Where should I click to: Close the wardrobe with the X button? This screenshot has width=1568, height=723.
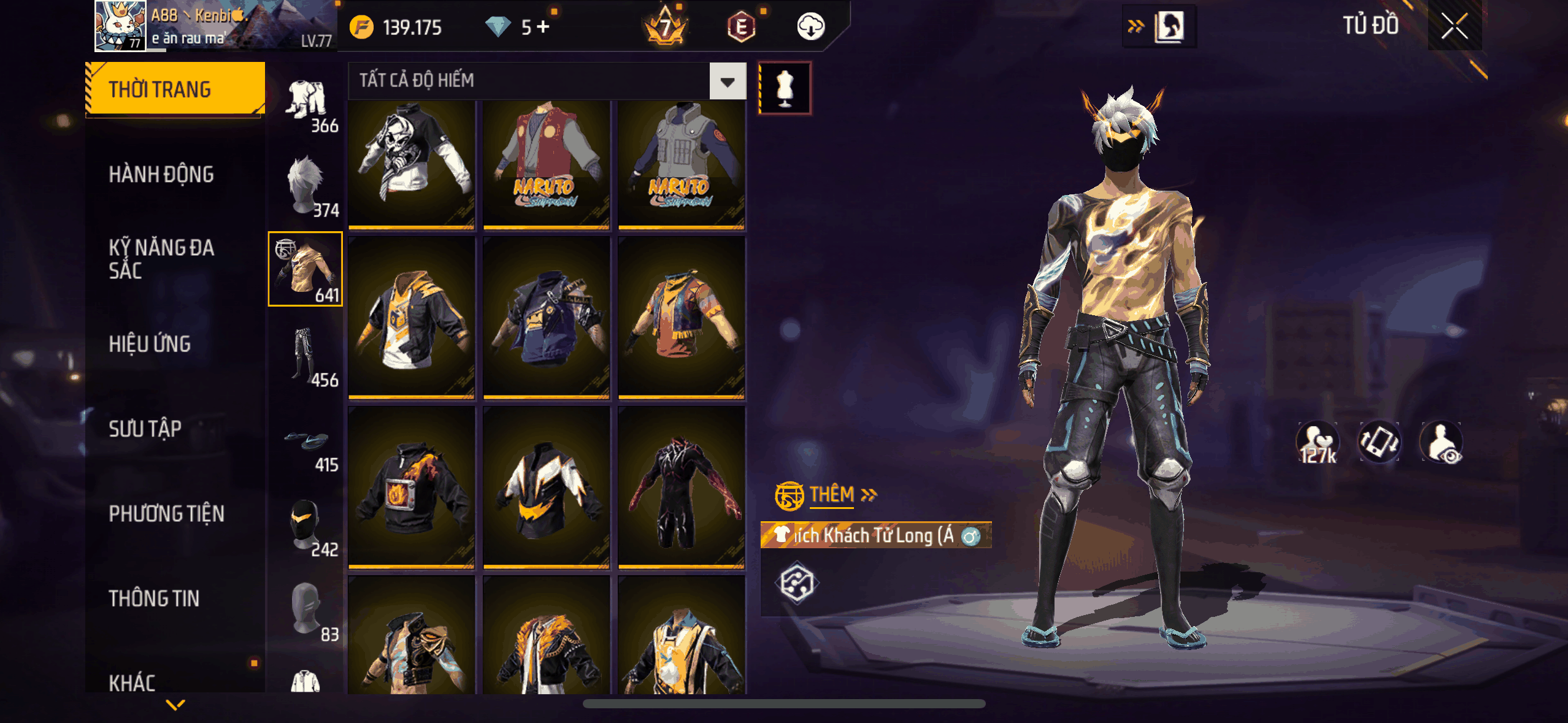coord(1455,26)
